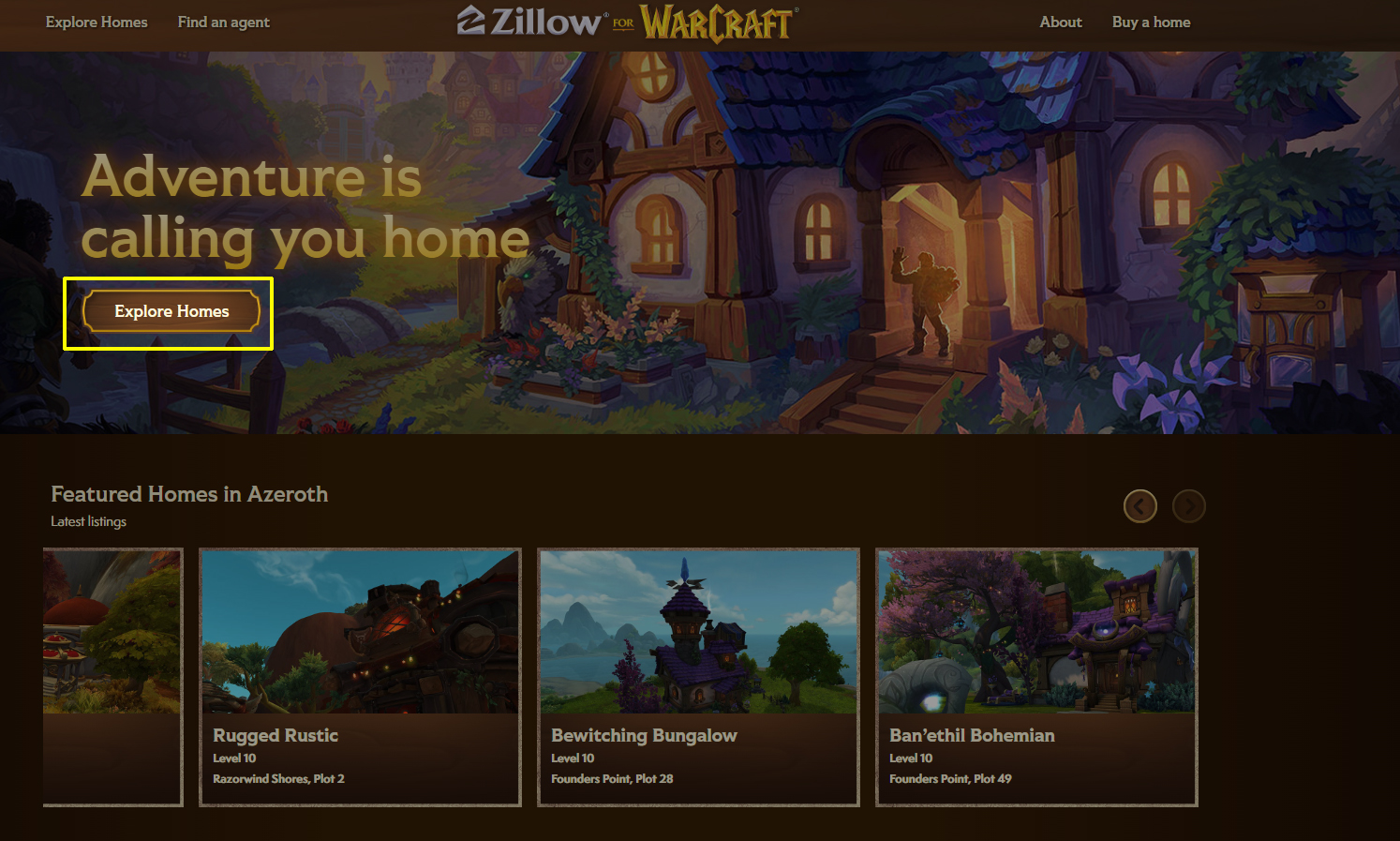Open the previous featured homes page
The width and height of the screenshot is (1400, 841).
tap(1140, 505)
